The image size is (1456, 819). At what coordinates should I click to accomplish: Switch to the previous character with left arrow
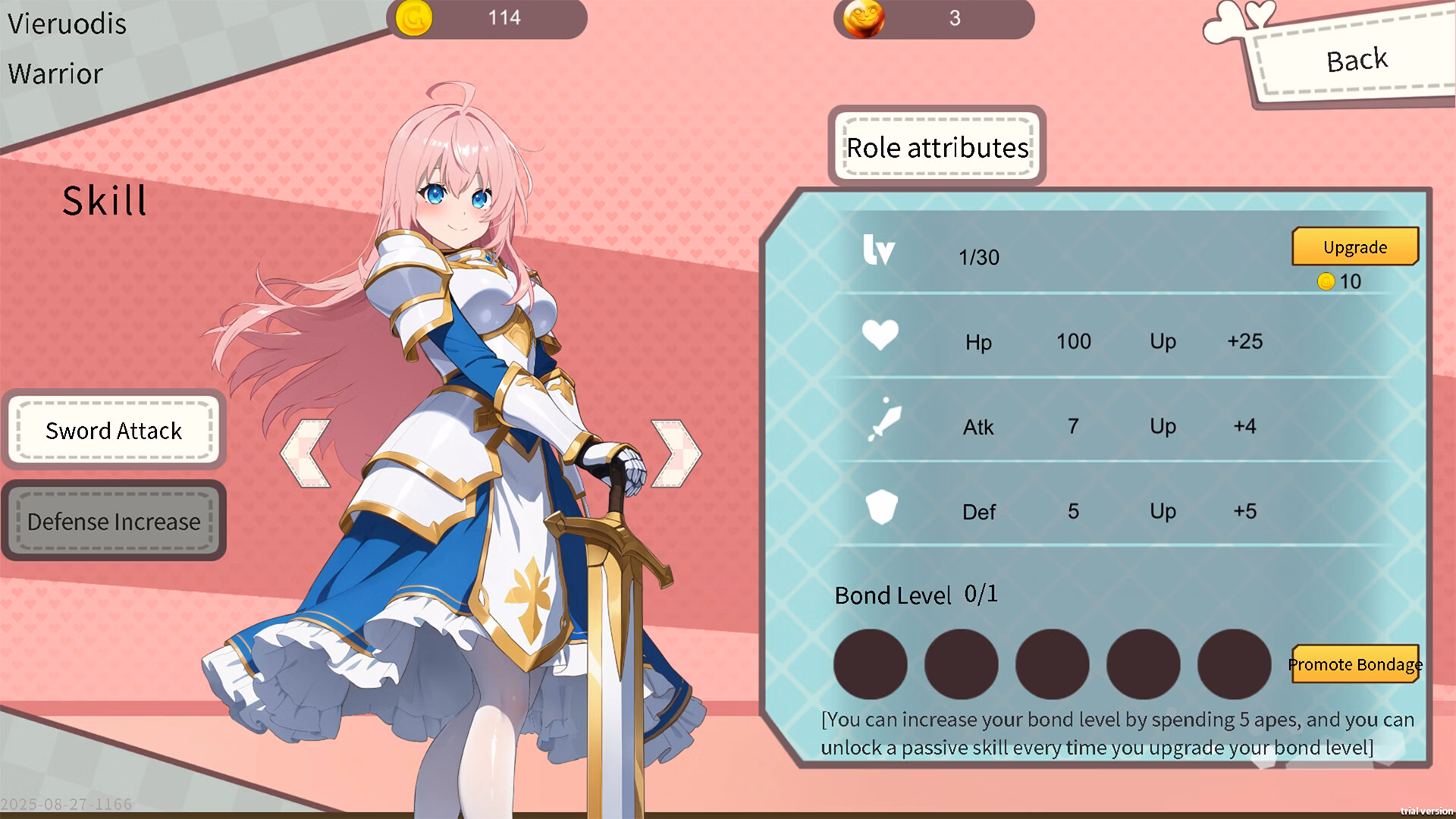306,453
